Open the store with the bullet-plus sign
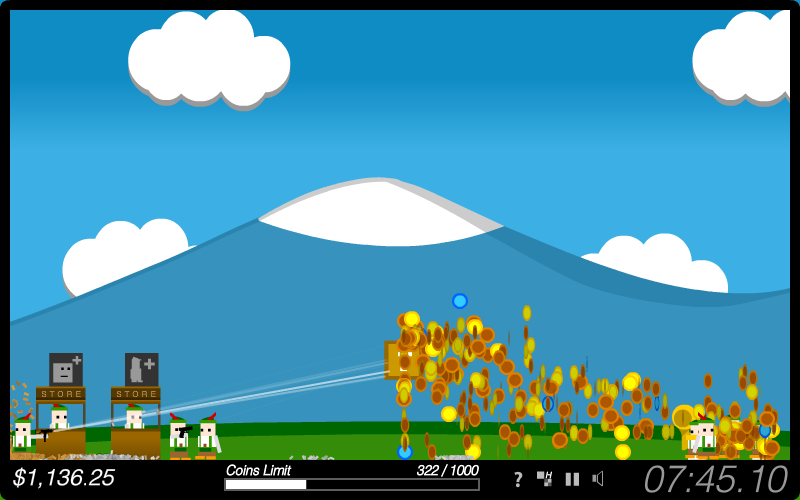Image resolution: width=800 pixels, height=500 pixels. tap(141, 370)
